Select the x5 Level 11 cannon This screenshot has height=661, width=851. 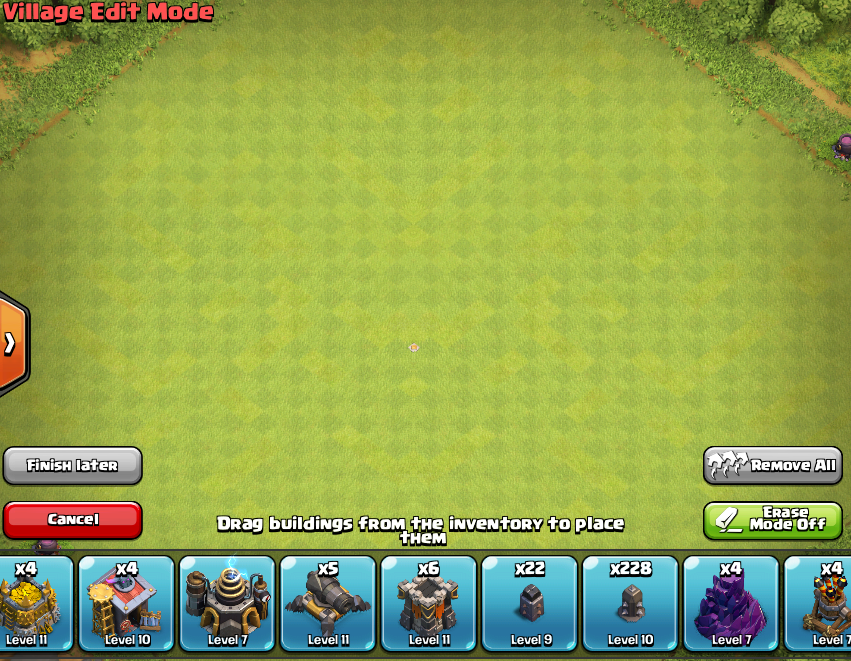(x=328, y=603)
